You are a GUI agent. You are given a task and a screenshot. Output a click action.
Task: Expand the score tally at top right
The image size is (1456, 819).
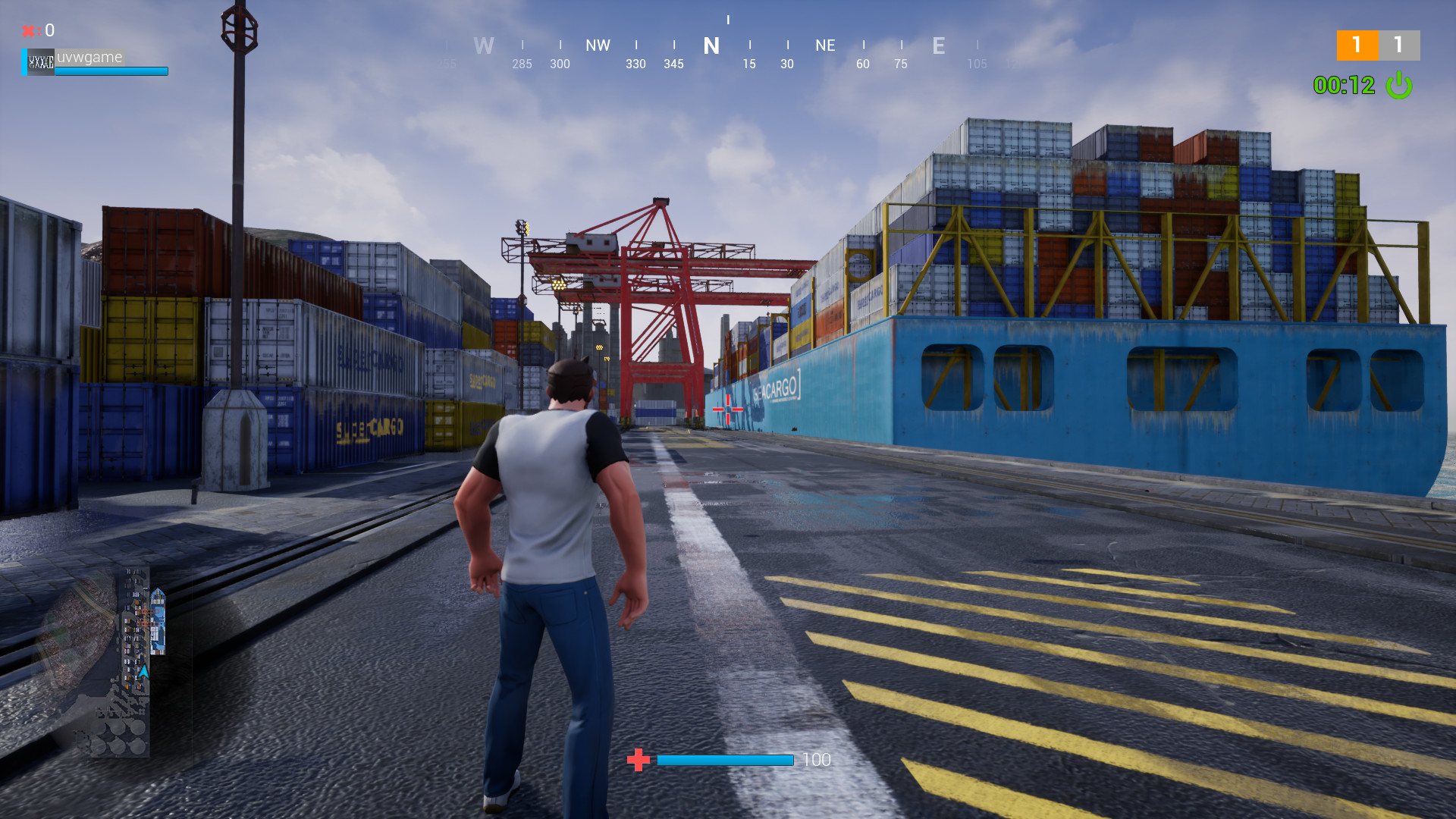(1378, 45)
